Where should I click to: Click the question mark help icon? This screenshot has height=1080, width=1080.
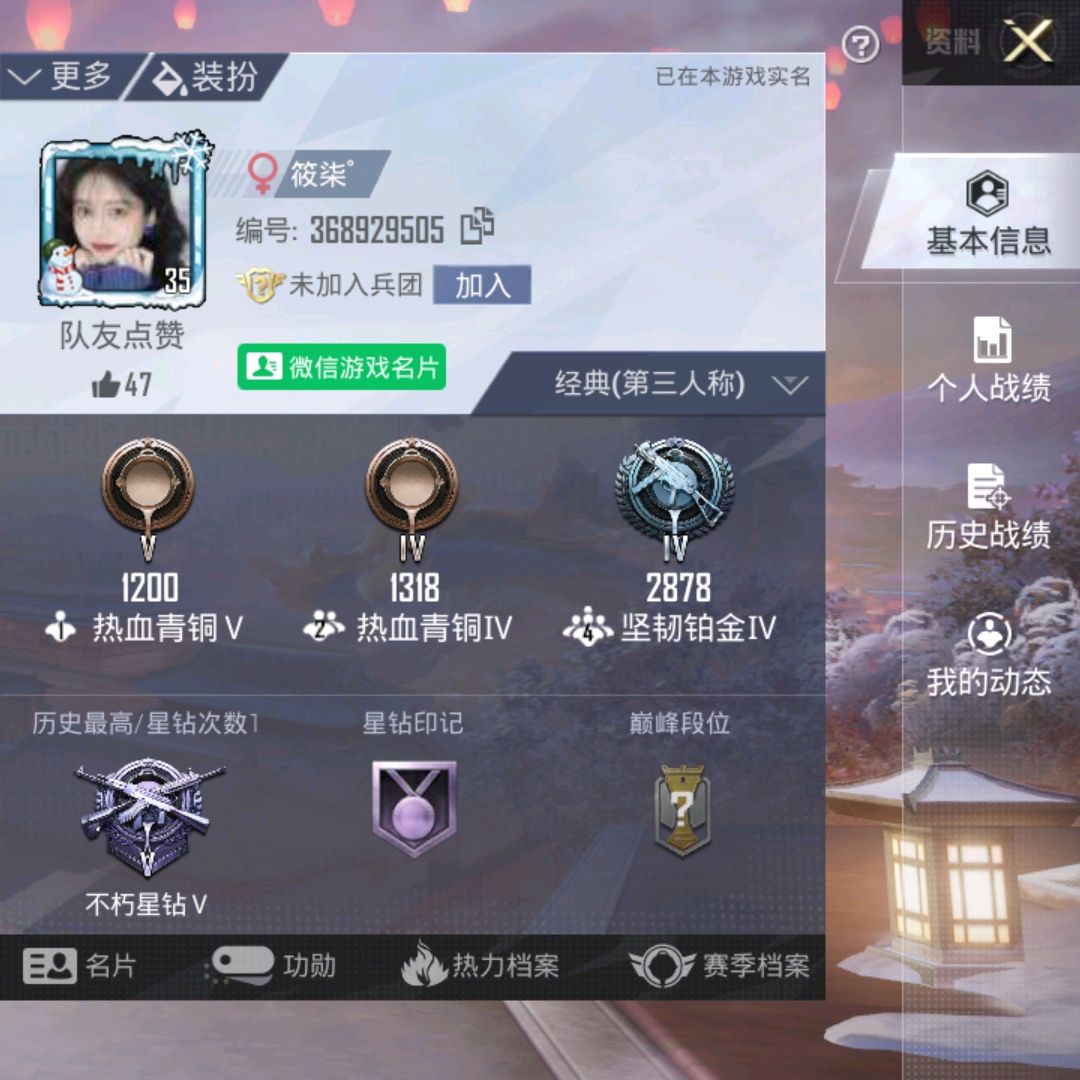click(860, 44)
